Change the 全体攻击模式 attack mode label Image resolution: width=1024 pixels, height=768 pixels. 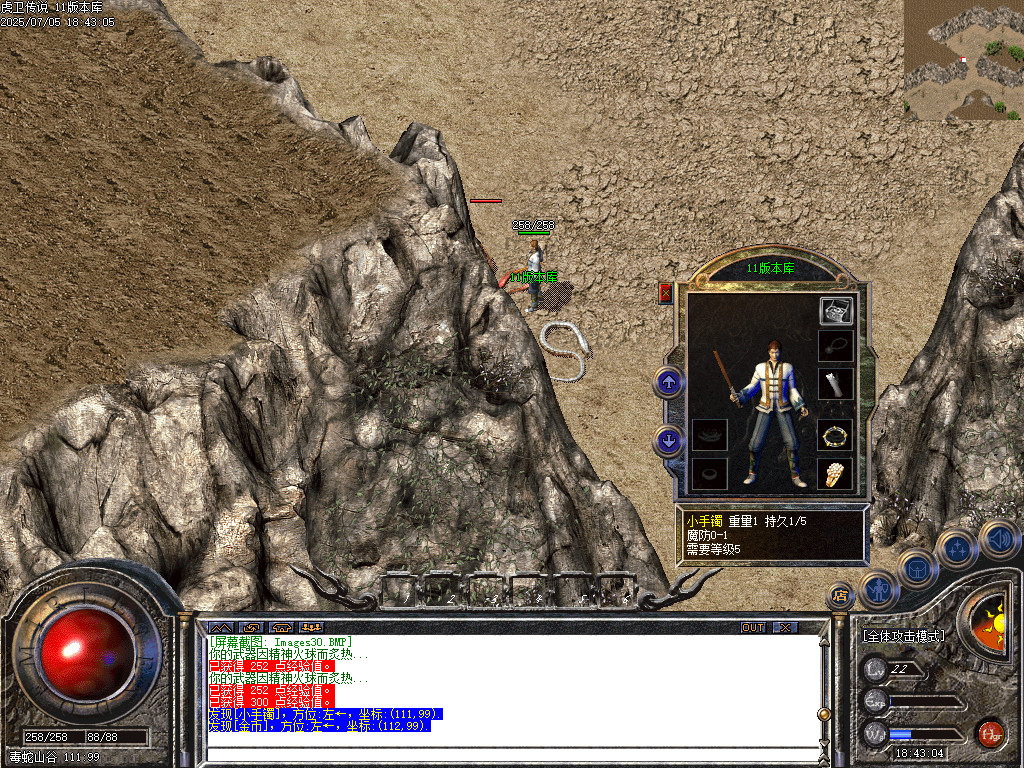click(902, 635)
